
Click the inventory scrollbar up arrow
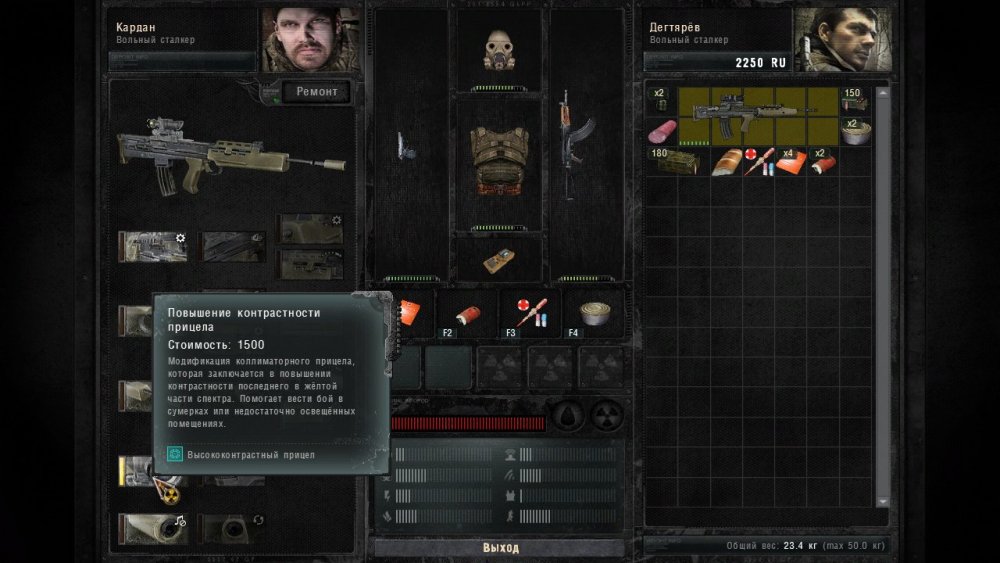click(x=882, y=93)
